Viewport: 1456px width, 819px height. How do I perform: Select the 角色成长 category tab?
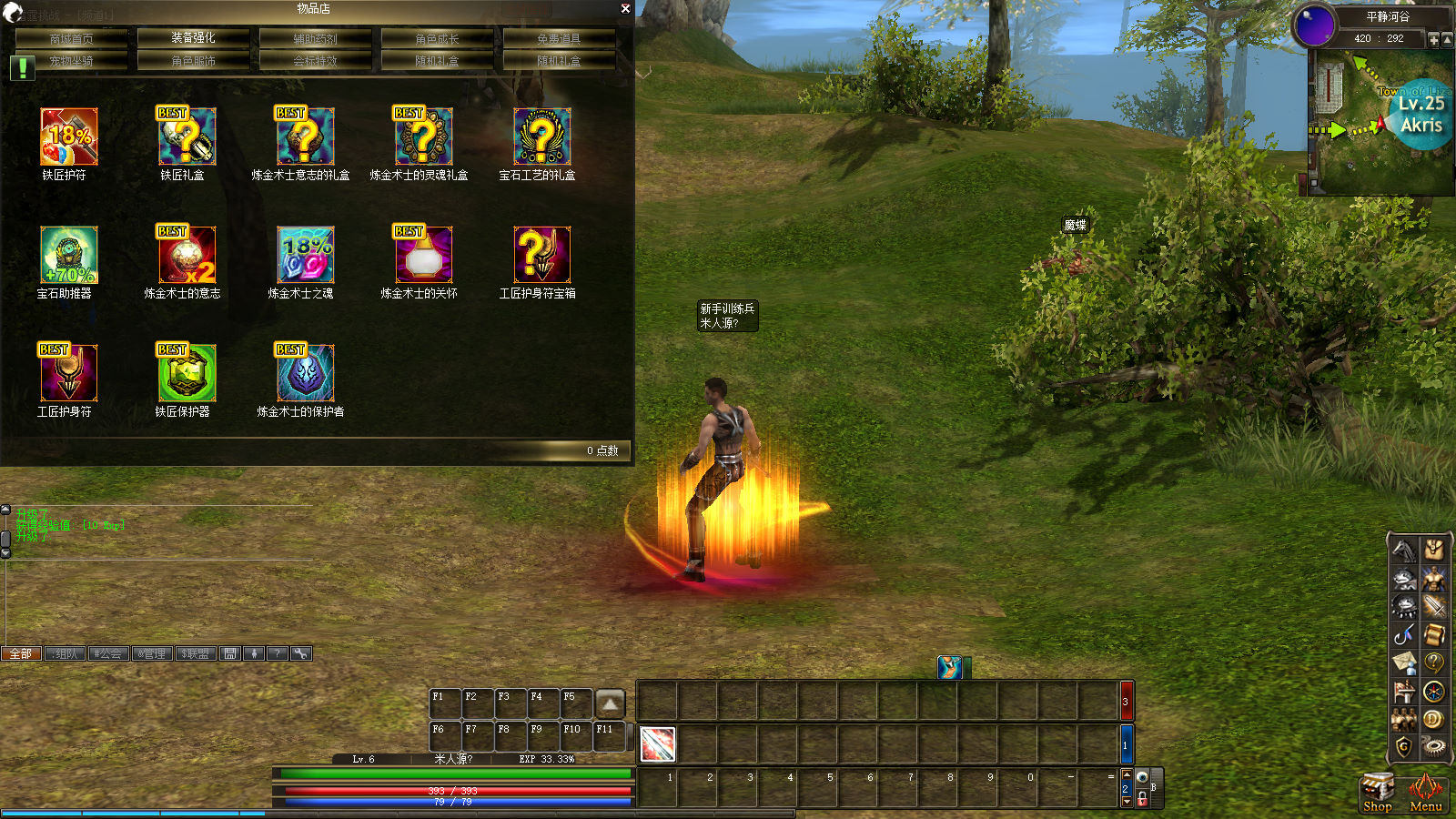[437, 38]
